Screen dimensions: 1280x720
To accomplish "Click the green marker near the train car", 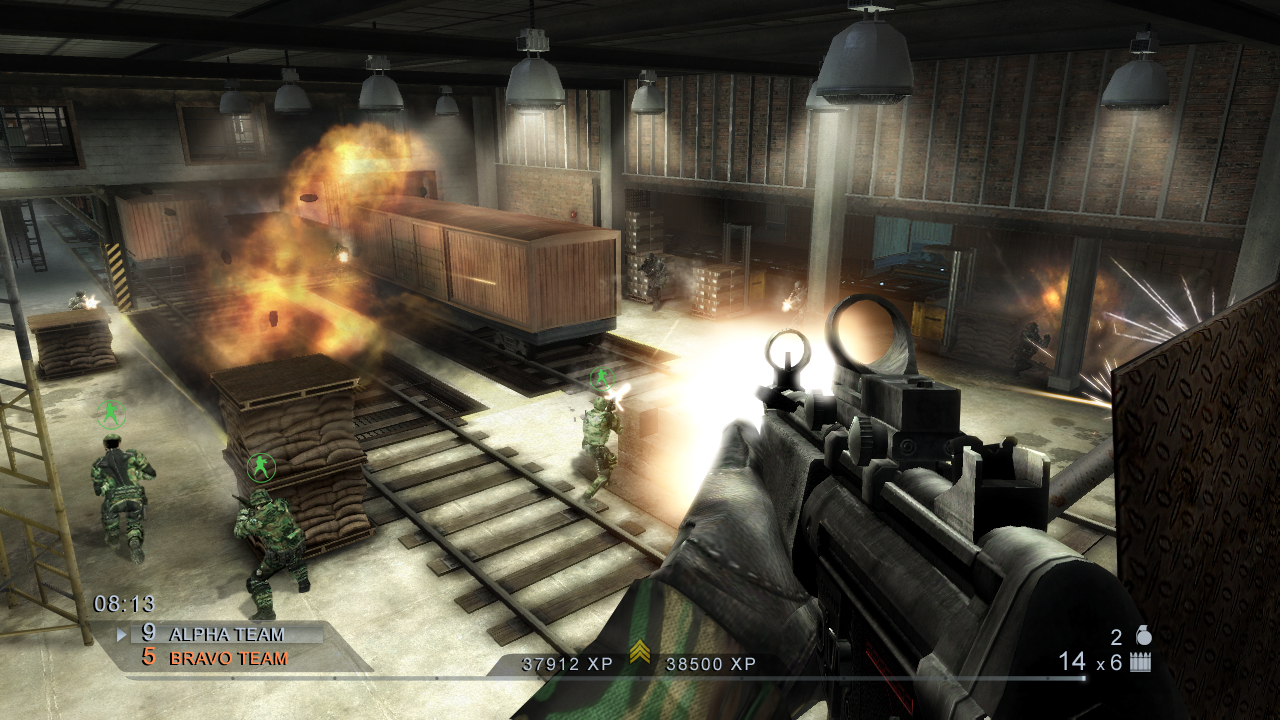I will pyautogui.click(x=604, y=378).
